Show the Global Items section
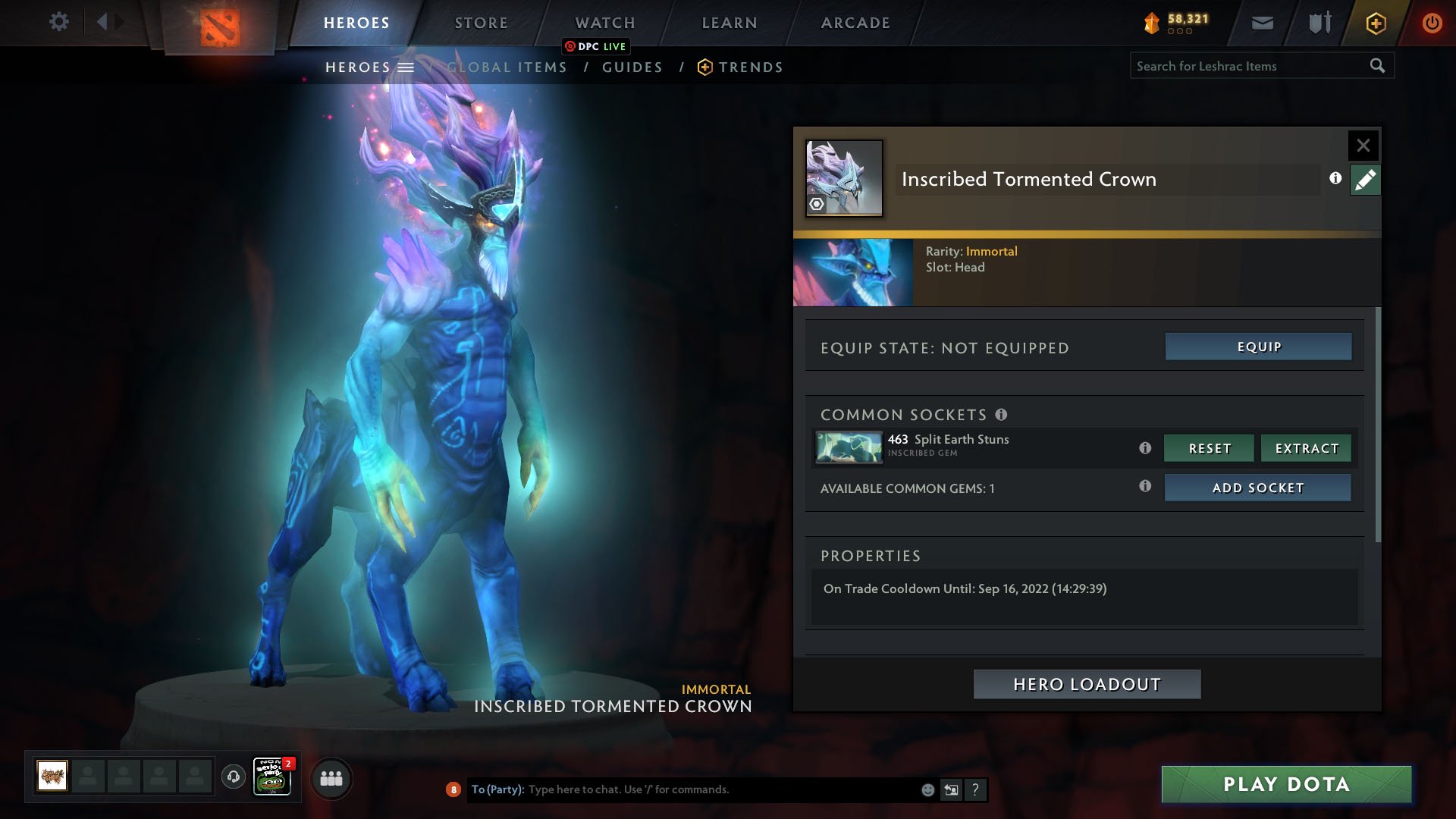Image resolution: width=1456 pixels, height=819 pixels. [507, 67]
